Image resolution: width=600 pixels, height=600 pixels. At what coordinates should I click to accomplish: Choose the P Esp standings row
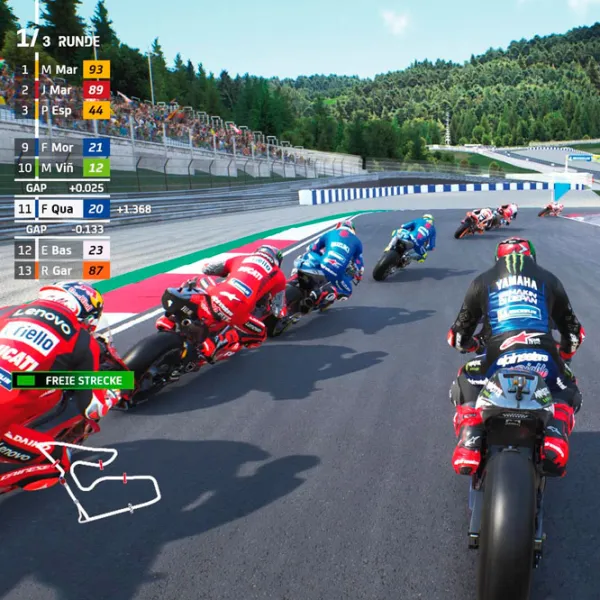pos(62,110)
